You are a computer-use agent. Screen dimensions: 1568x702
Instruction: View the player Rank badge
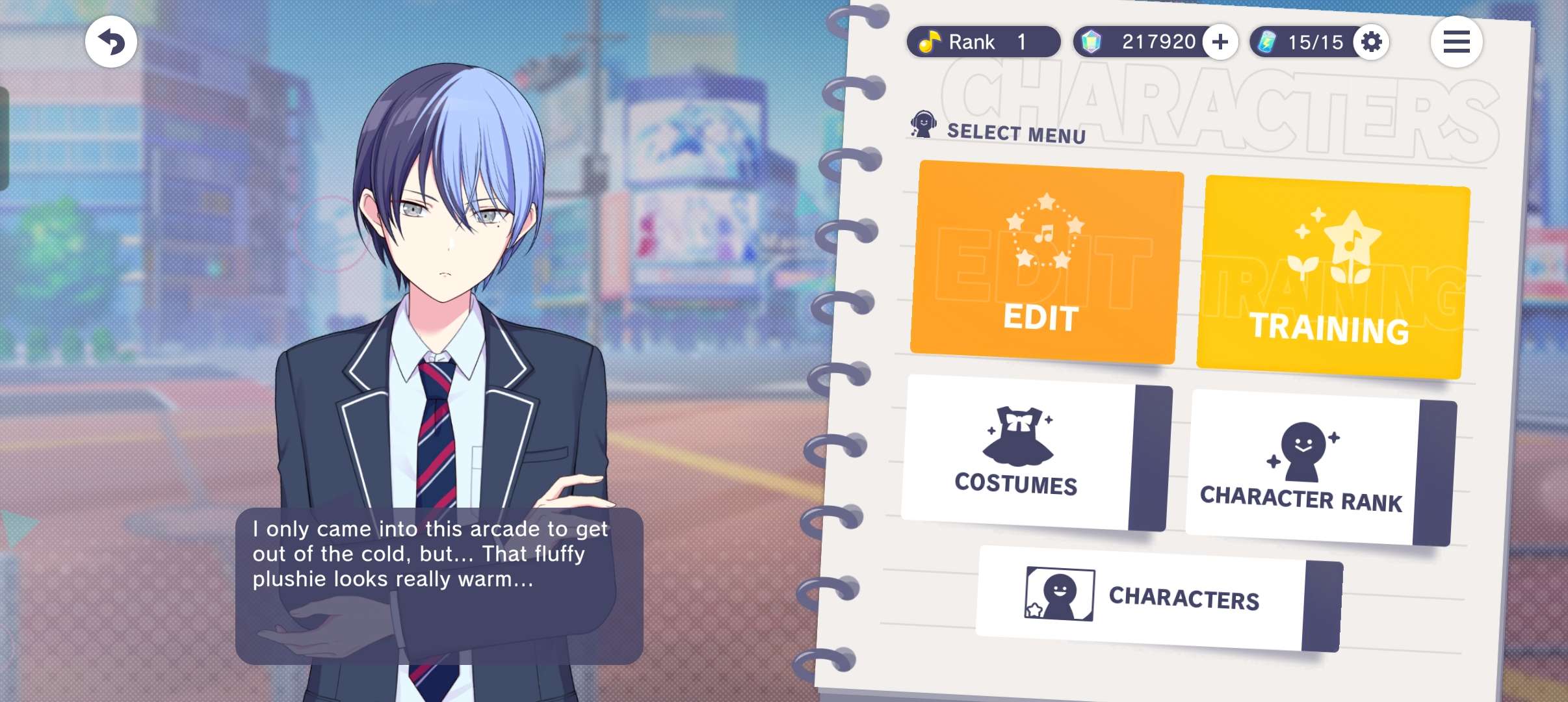pos(982,42)
